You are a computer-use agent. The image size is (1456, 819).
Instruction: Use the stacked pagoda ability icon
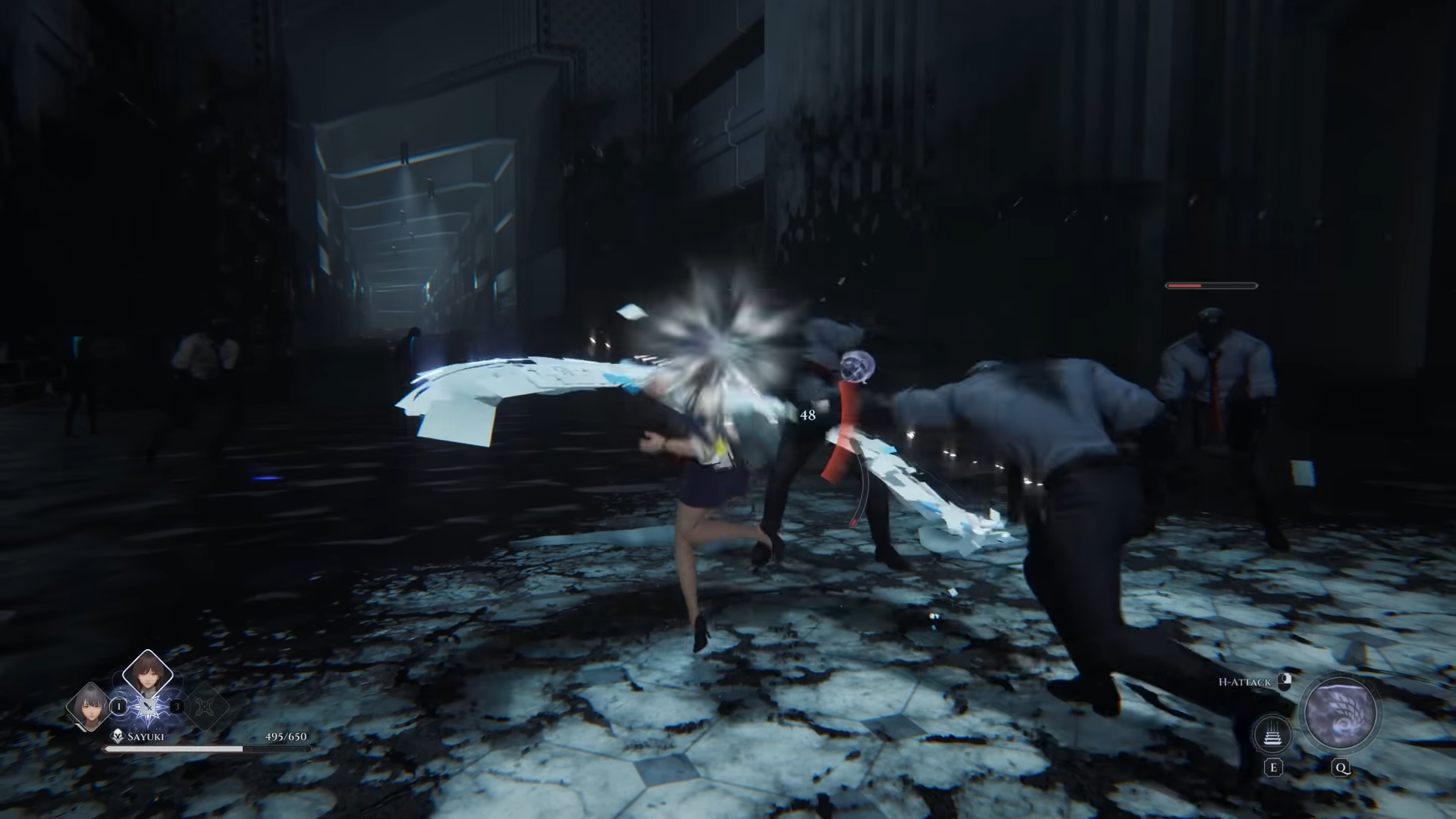pyautogui.click(x=1273, y=735)
